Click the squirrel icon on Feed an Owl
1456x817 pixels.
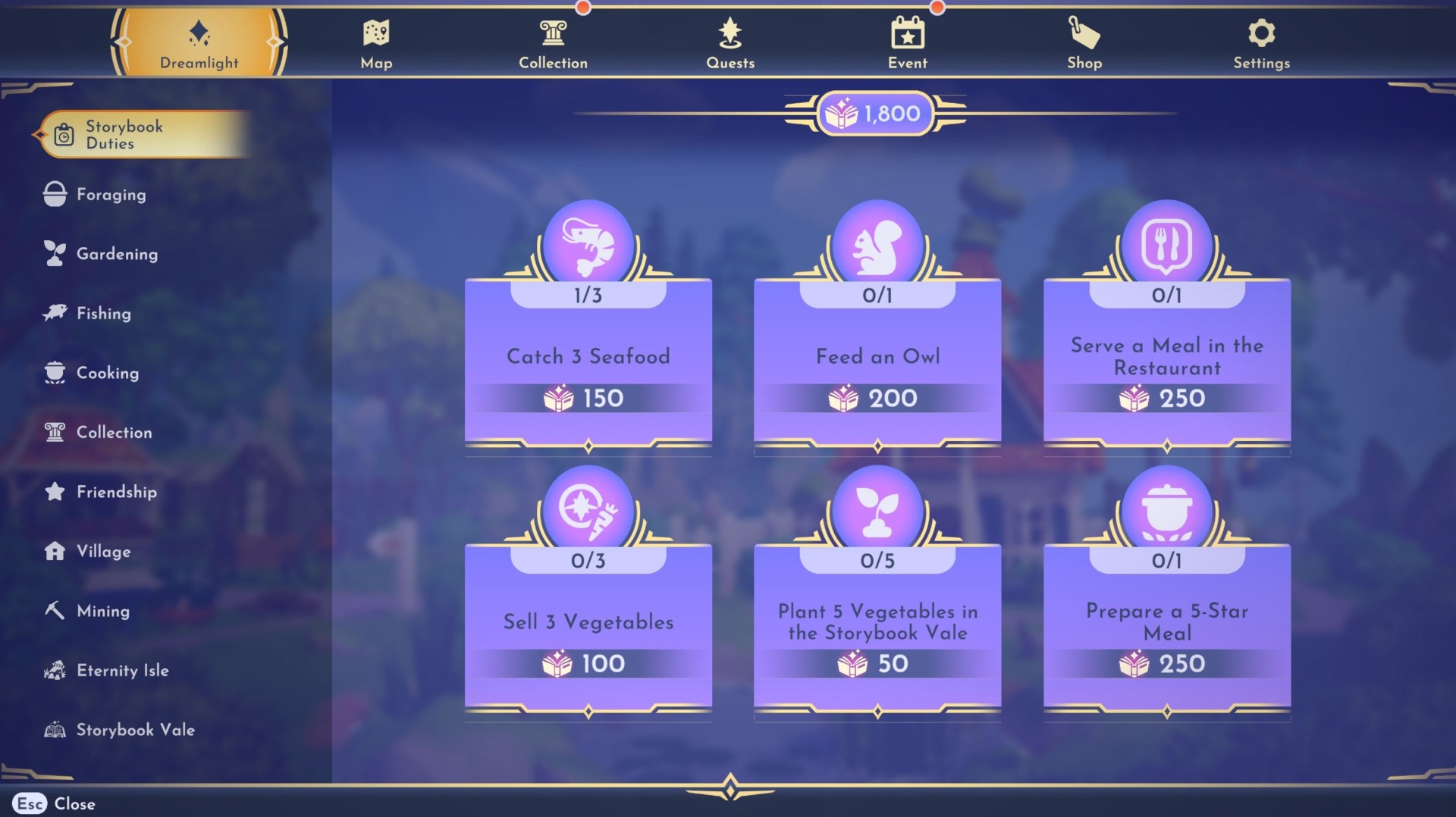877,241
